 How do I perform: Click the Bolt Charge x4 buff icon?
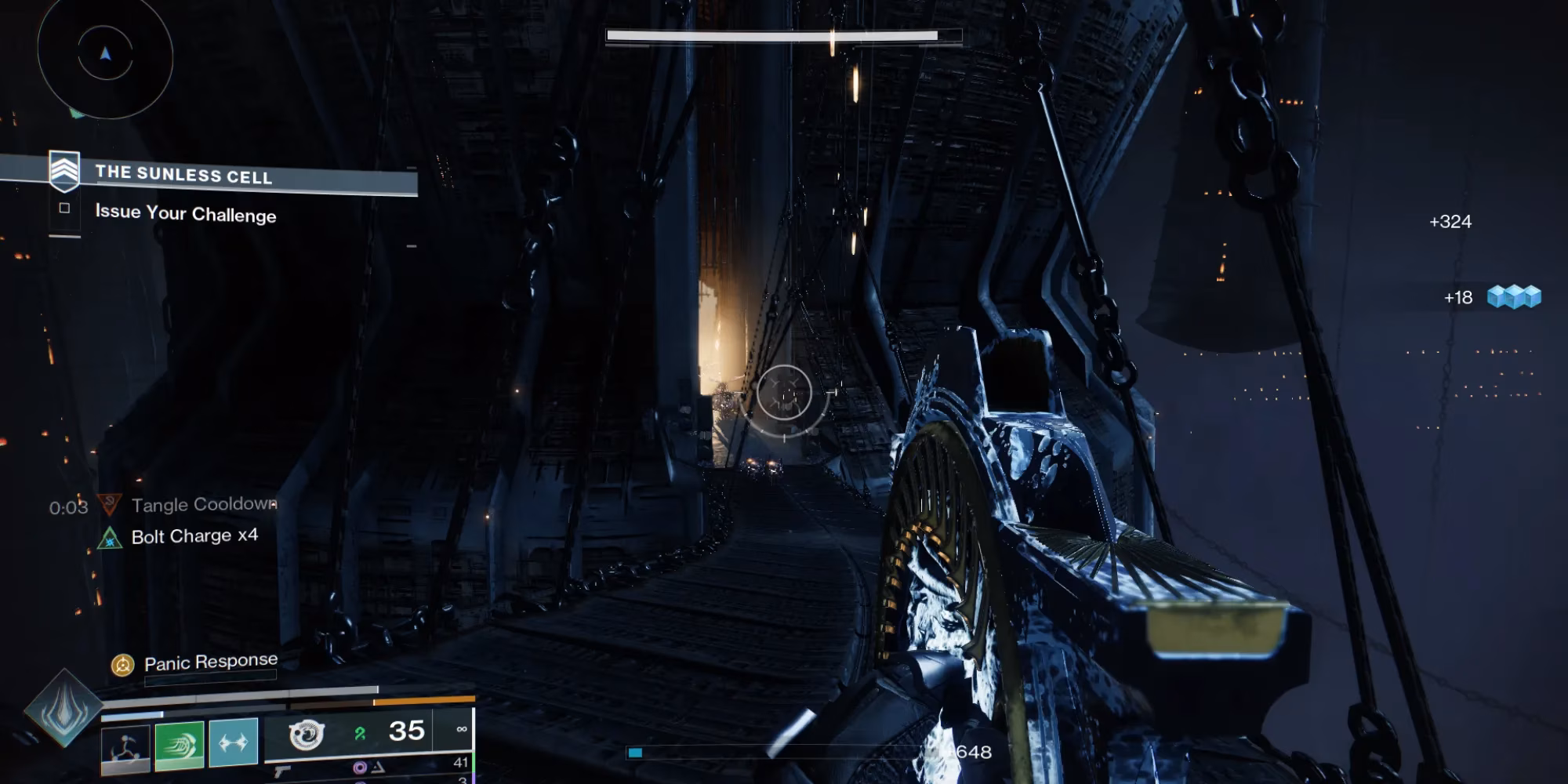[110, 538]
